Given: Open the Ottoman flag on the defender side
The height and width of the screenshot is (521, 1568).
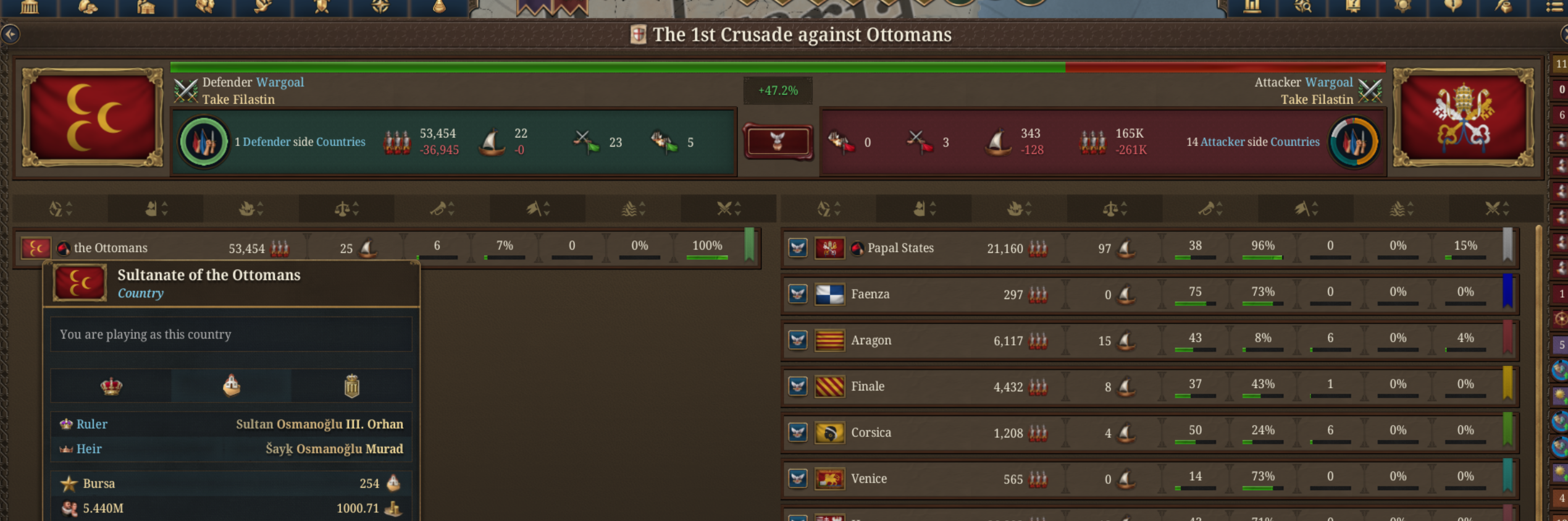Looking at the screenshot, I should pos(93,117).
